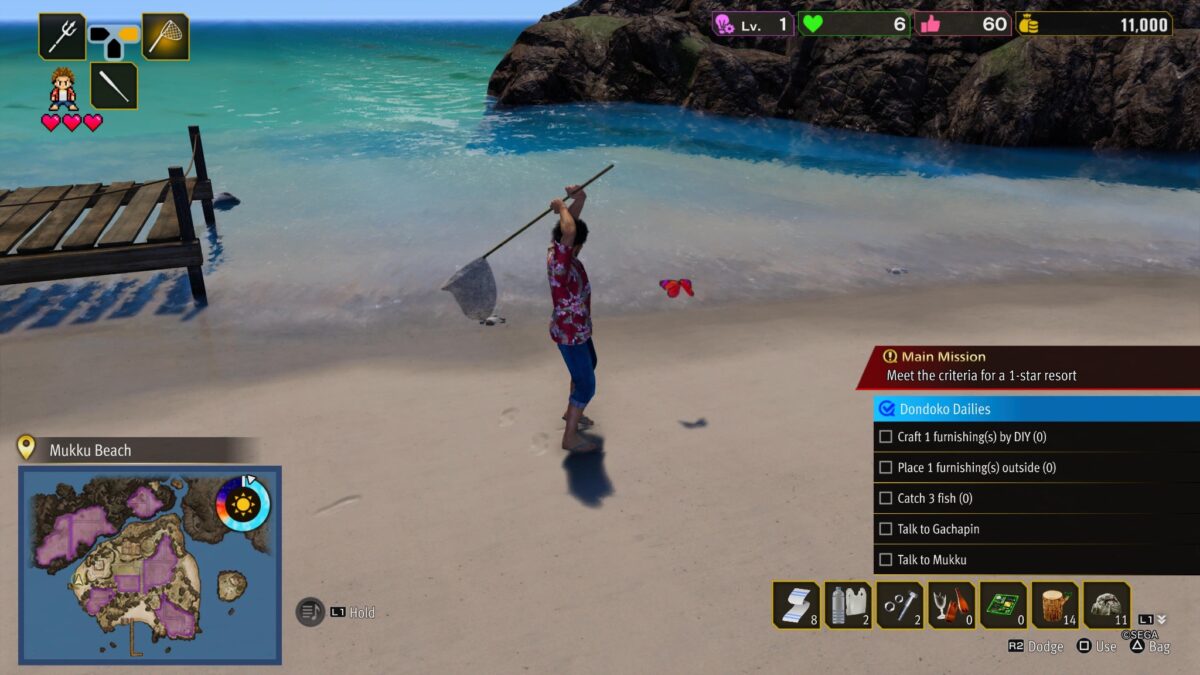Choose the metal nuts and bolt slot

[x=900, y=605]
